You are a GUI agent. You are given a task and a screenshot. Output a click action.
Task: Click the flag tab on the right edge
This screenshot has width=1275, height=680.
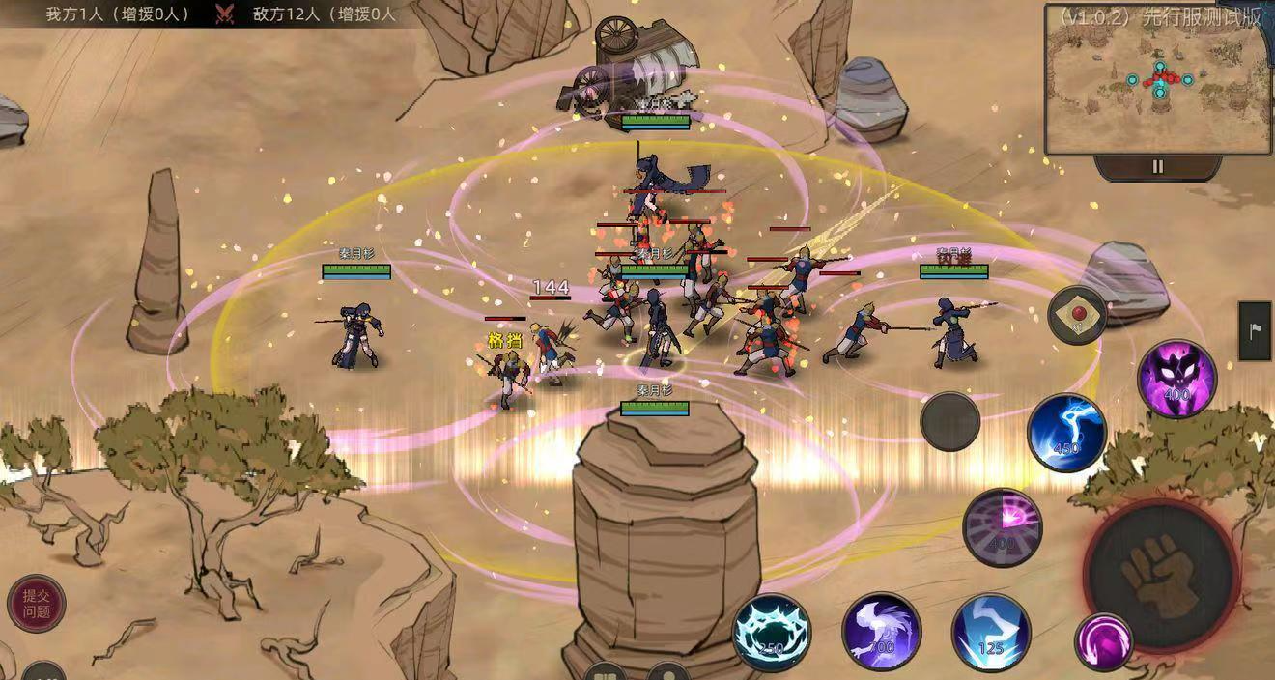[1255, 331]
